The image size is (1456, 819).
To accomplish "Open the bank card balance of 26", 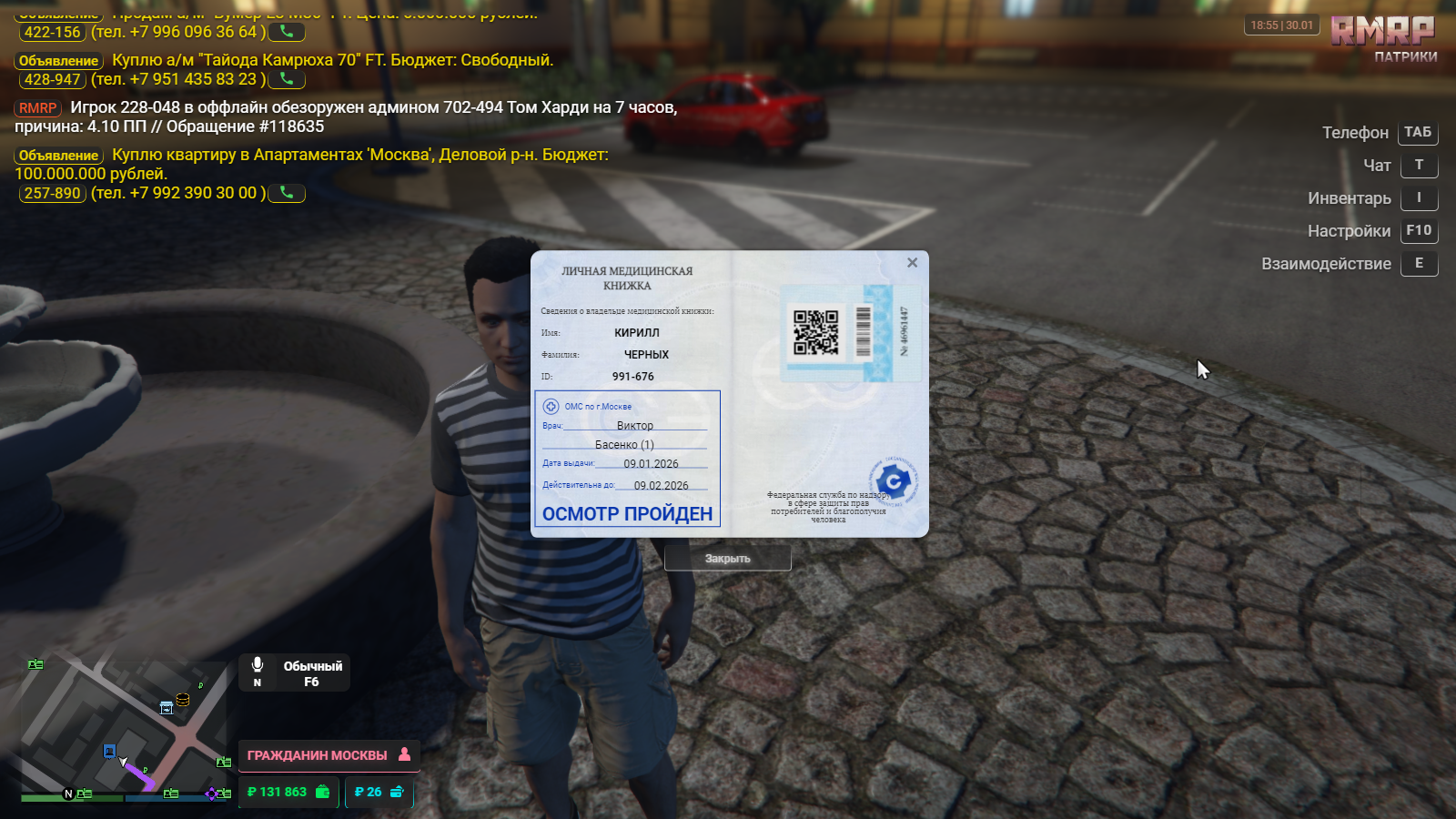I will 379,793.
